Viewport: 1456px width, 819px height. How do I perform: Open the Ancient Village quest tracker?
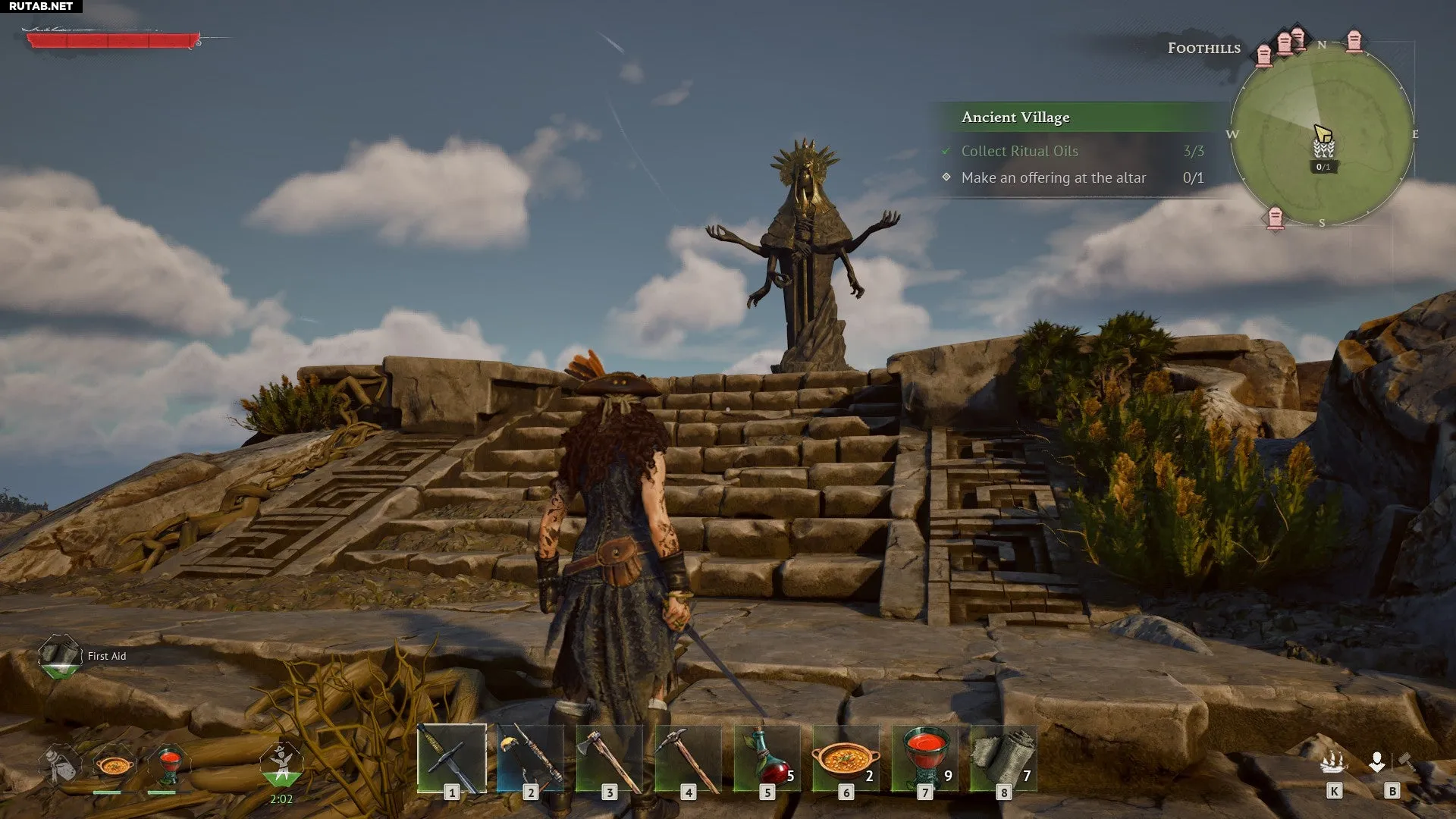coord(1015,118)
